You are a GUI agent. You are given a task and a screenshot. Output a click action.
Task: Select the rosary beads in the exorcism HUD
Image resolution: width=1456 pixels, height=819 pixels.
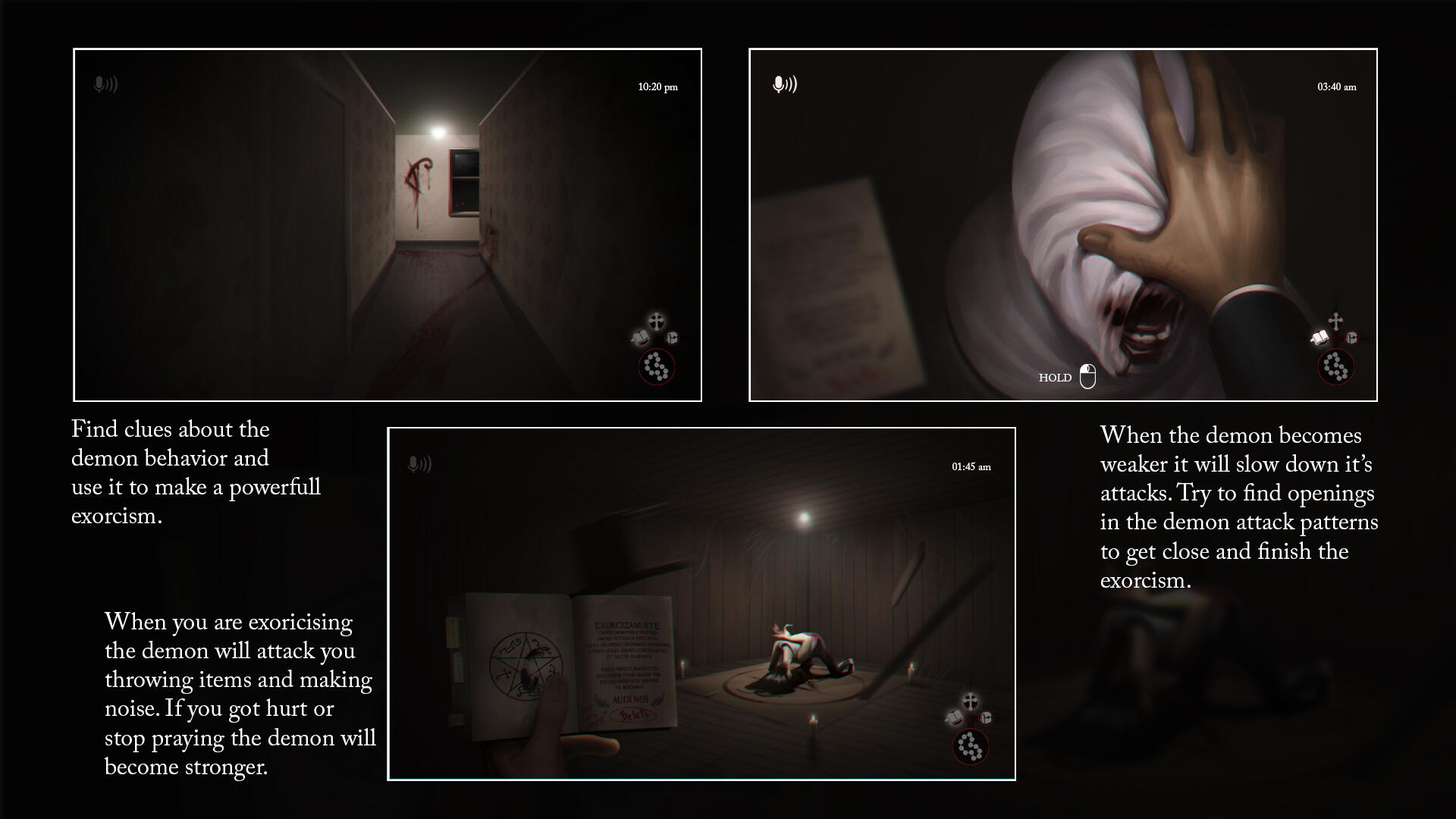(971, 747)
